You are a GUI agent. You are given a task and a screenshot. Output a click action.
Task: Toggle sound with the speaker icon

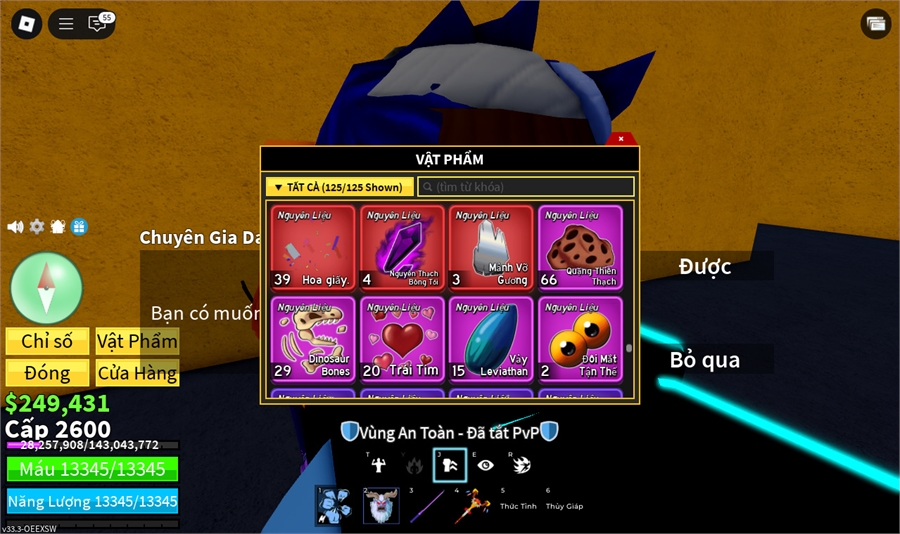tap(15, 227)
